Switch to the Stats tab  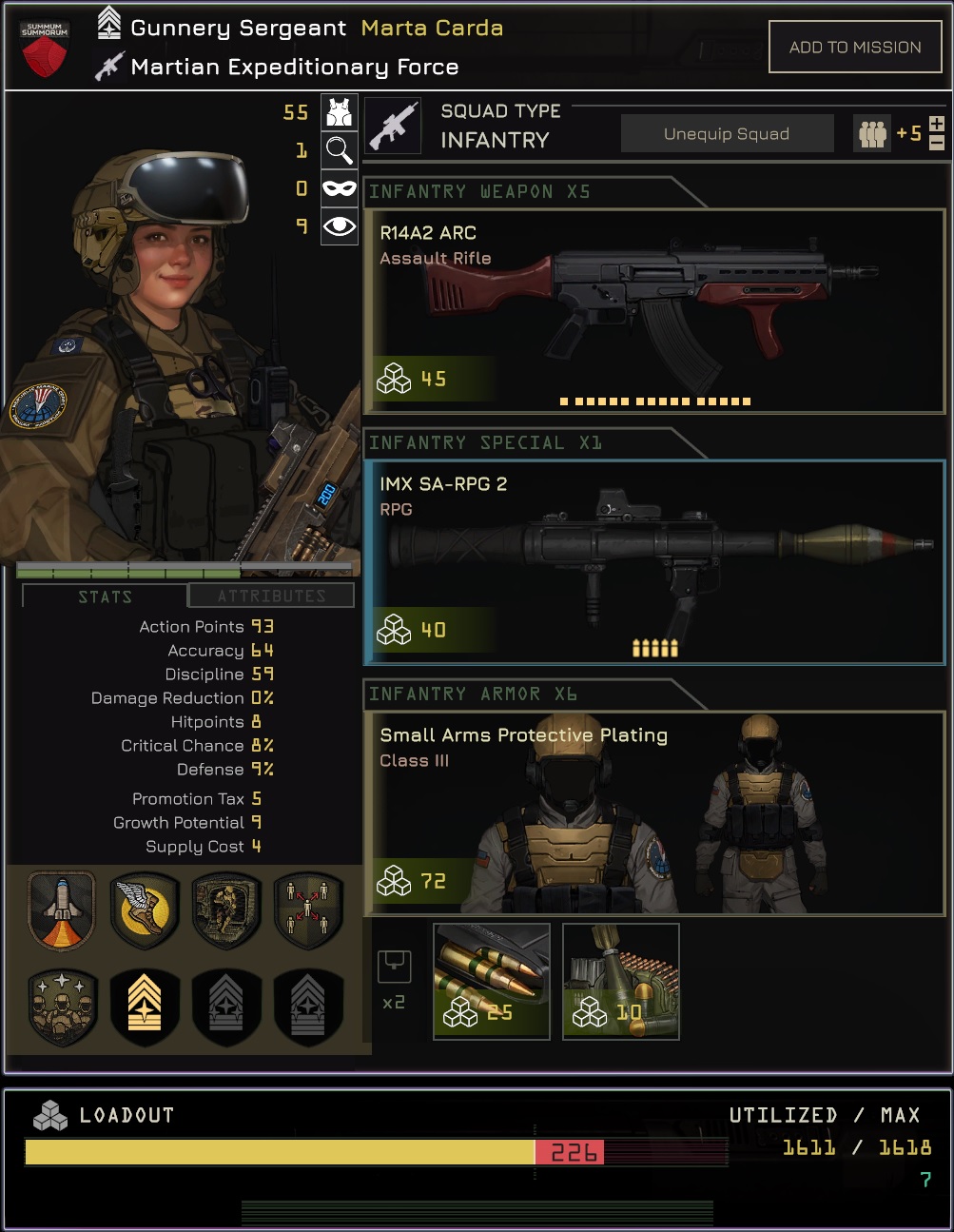(105, 596)
